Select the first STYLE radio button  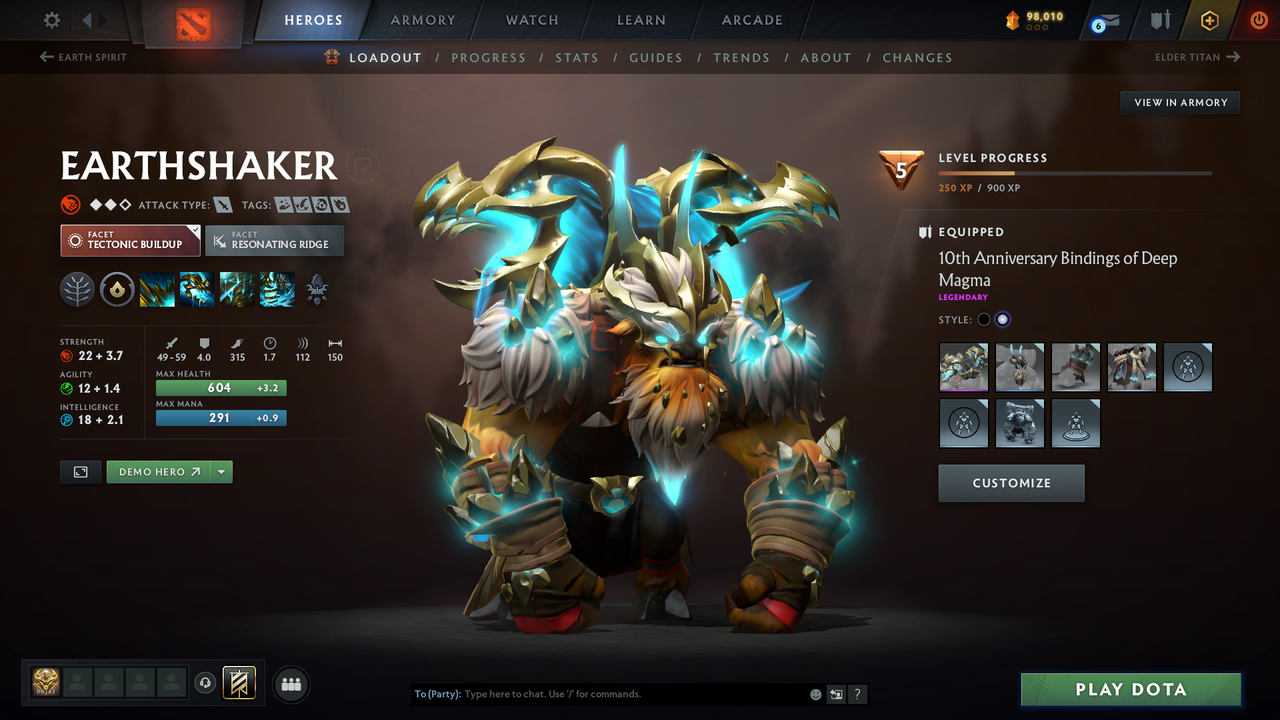coord(983,318)
